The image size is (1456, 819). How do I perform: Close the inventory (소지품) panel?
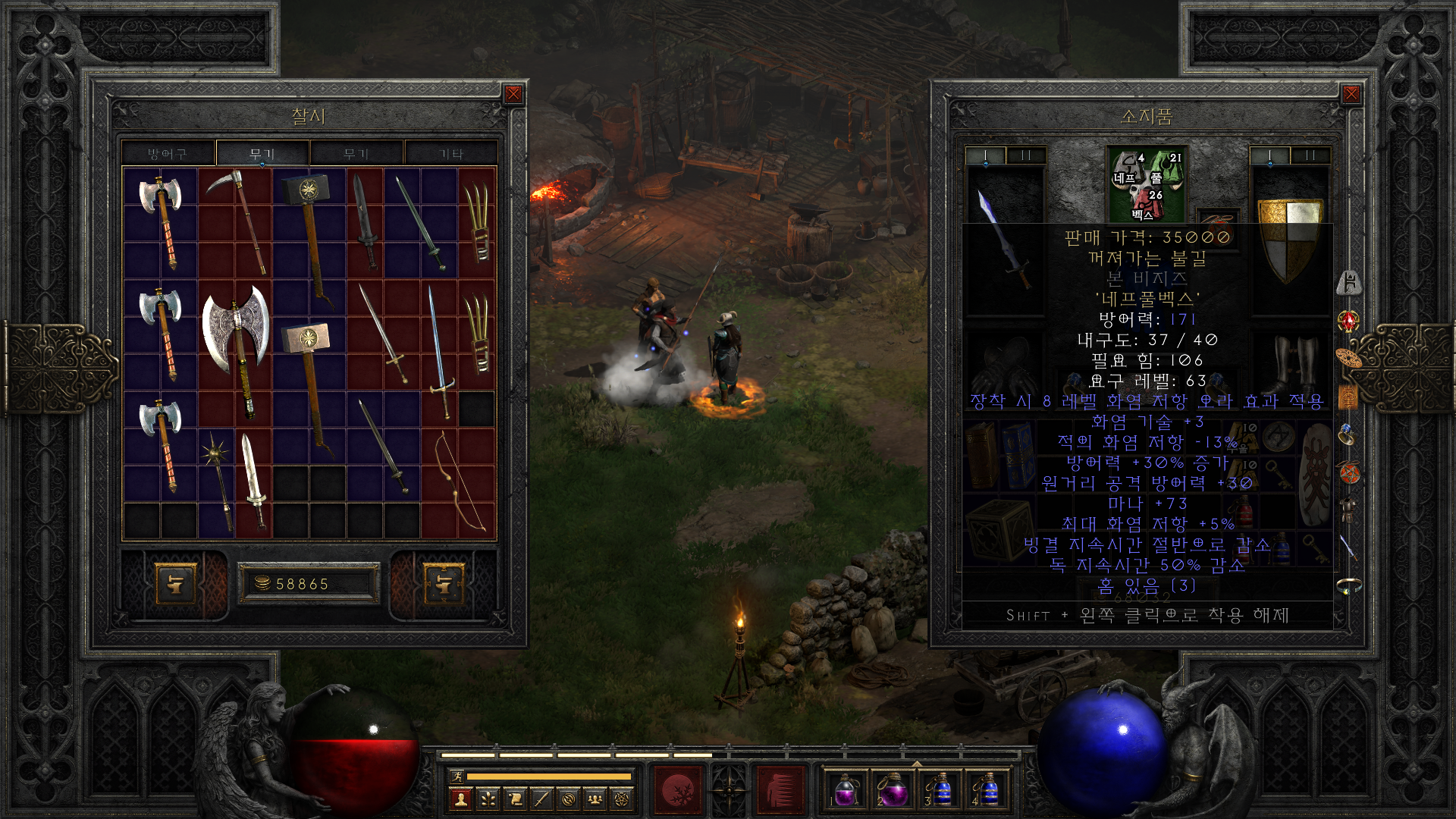1351,94
